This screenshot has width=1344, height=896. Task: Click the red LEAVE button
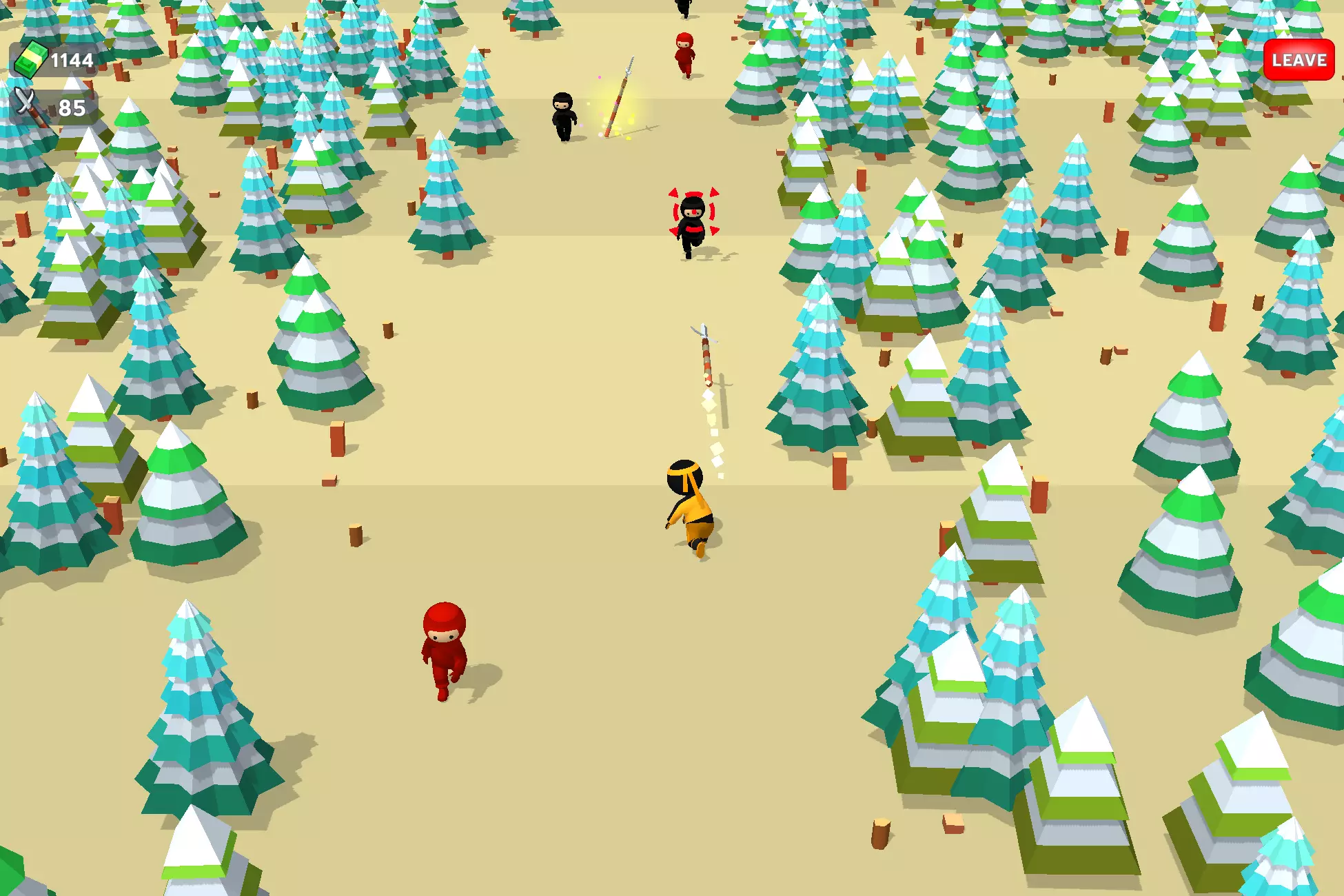(x=1299, y=60)
